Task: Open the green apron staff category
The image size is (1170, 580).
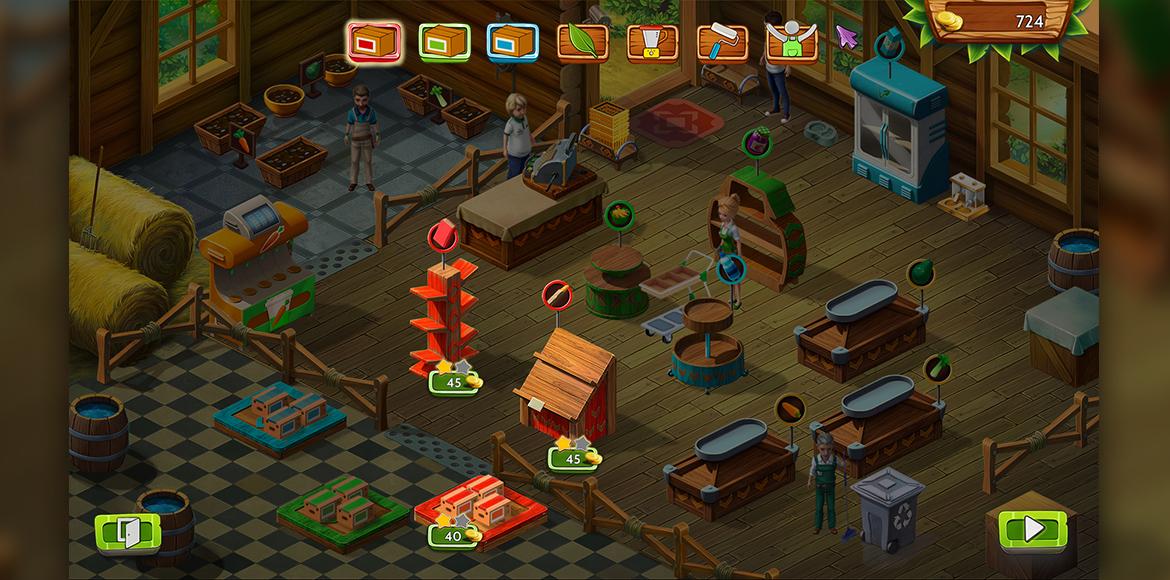Action: click(x=791, y=42)
